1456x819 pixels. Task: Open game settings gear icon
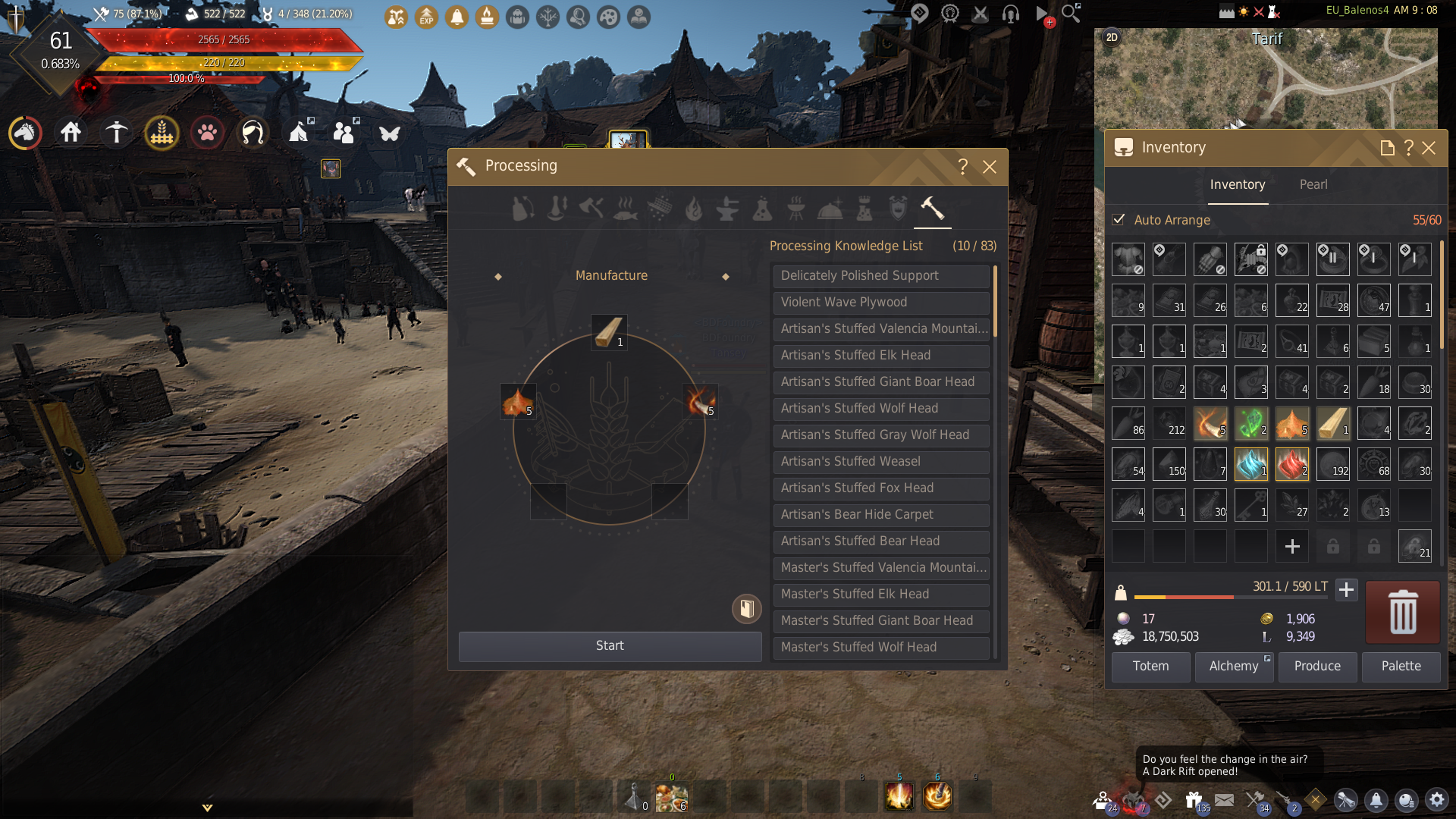(x=1436, y=800)
